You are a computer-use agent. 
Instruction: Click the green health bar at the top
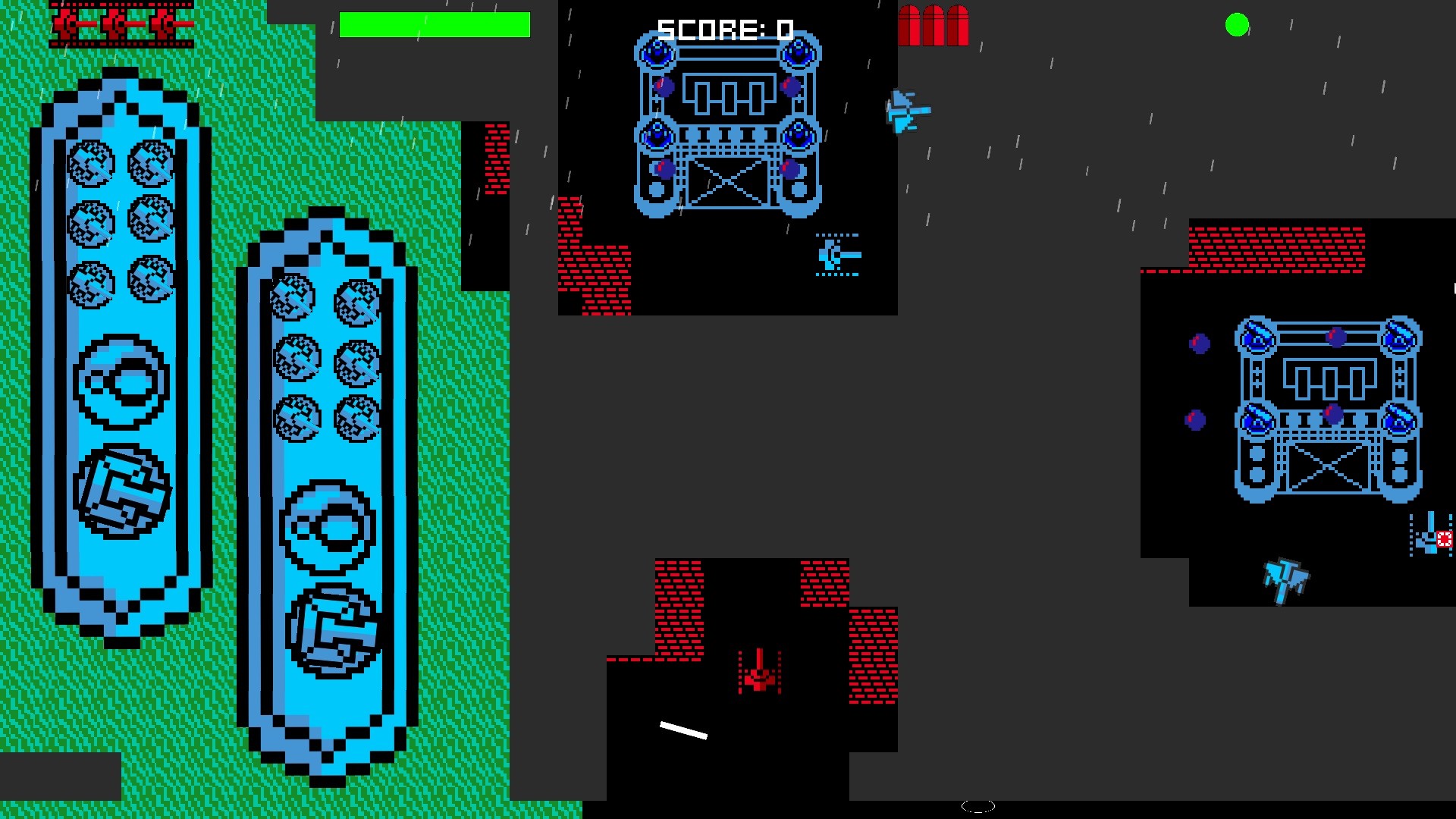click(x=435, y=24)
